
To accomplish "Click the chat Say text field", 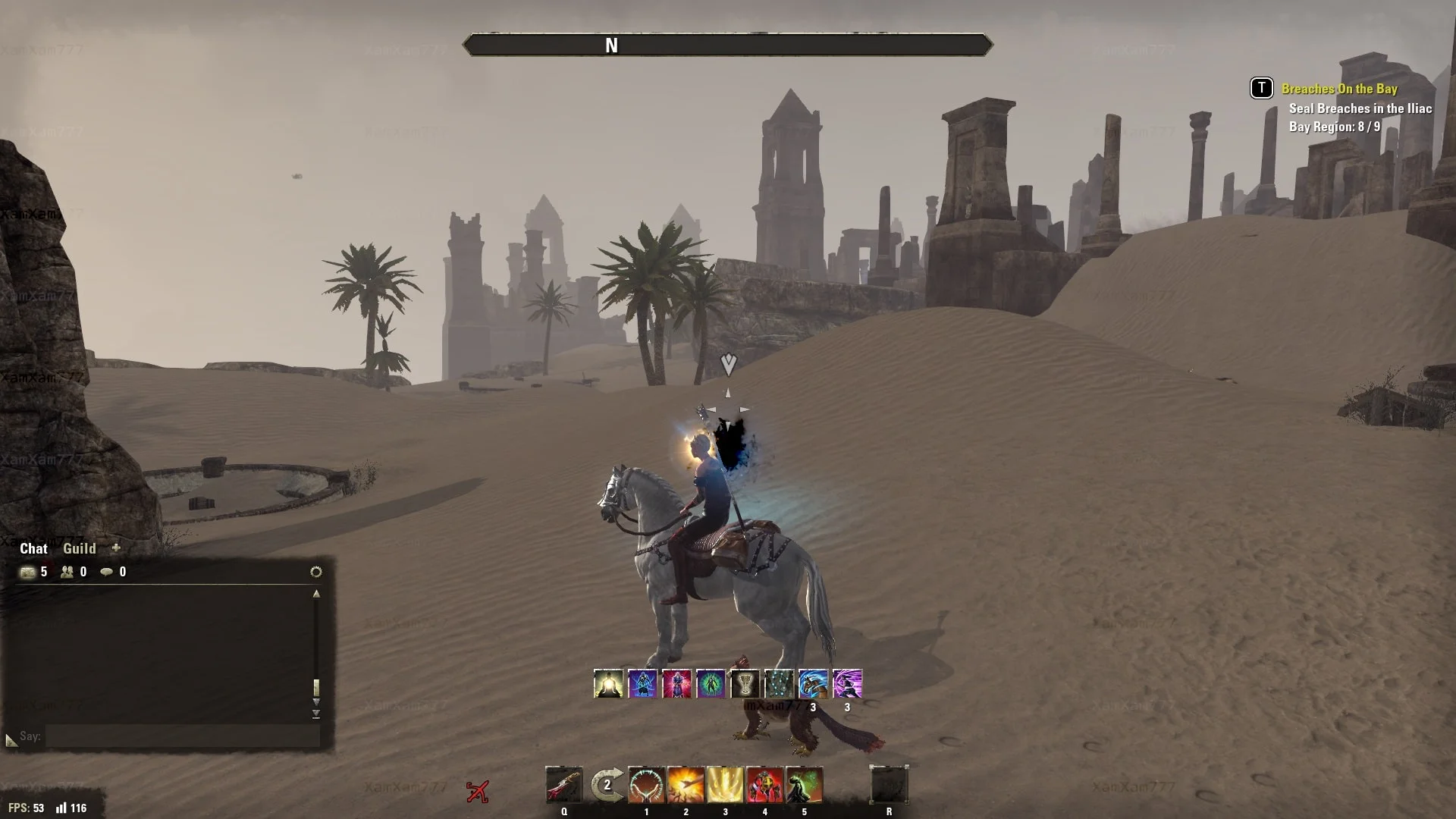I will [x=182, y=736].
